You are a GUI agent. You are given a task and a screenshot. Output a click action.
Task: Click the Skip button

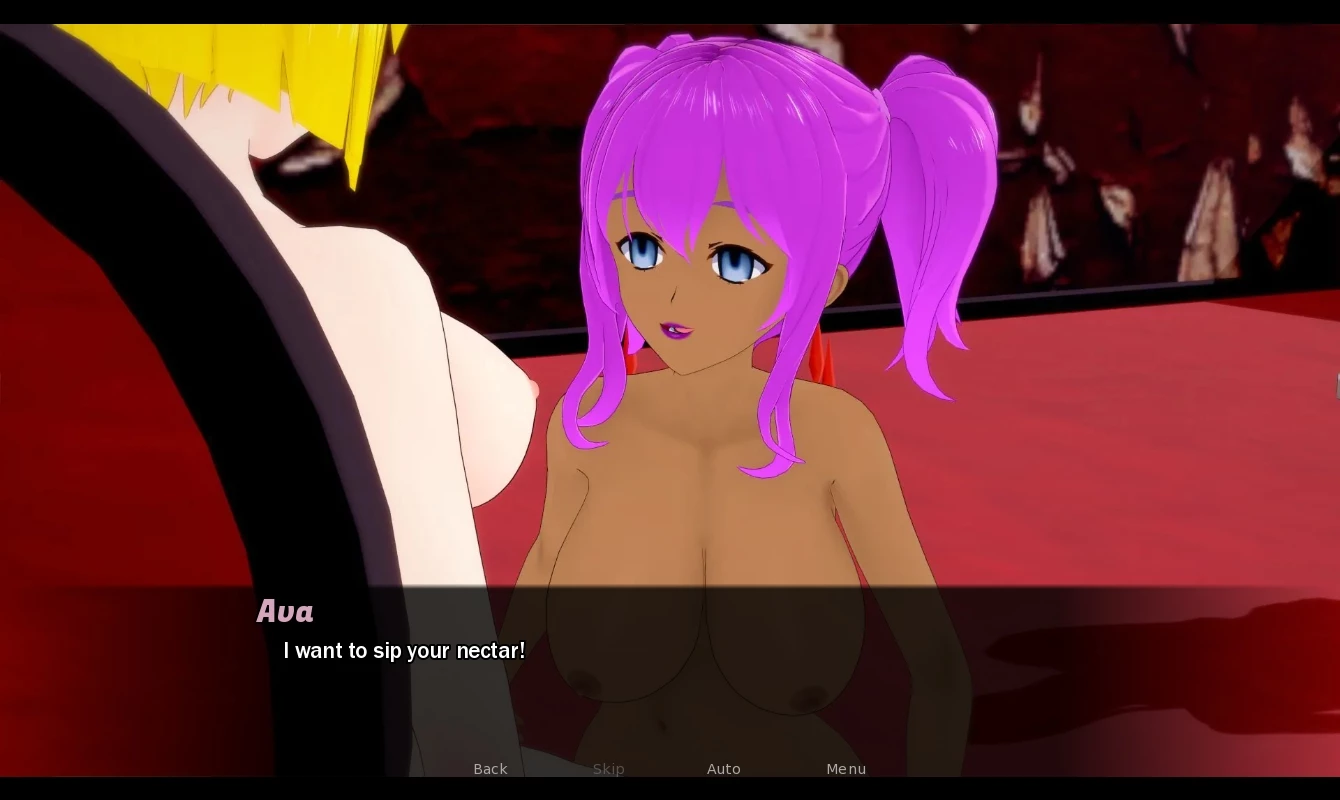pyautogui.click(x=608, y=769)
